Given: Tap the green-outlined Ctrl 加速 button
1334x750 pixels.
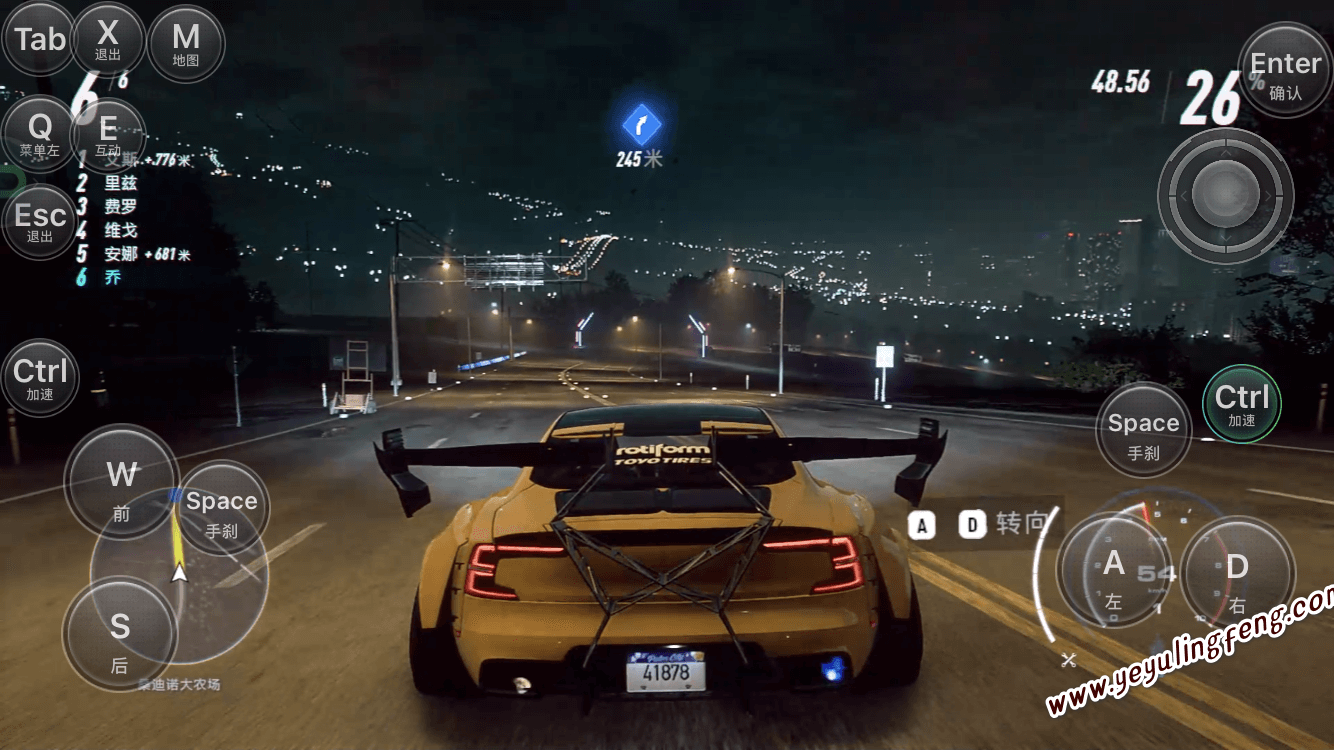Looking at the screenshot, I should click(1241, 404).
